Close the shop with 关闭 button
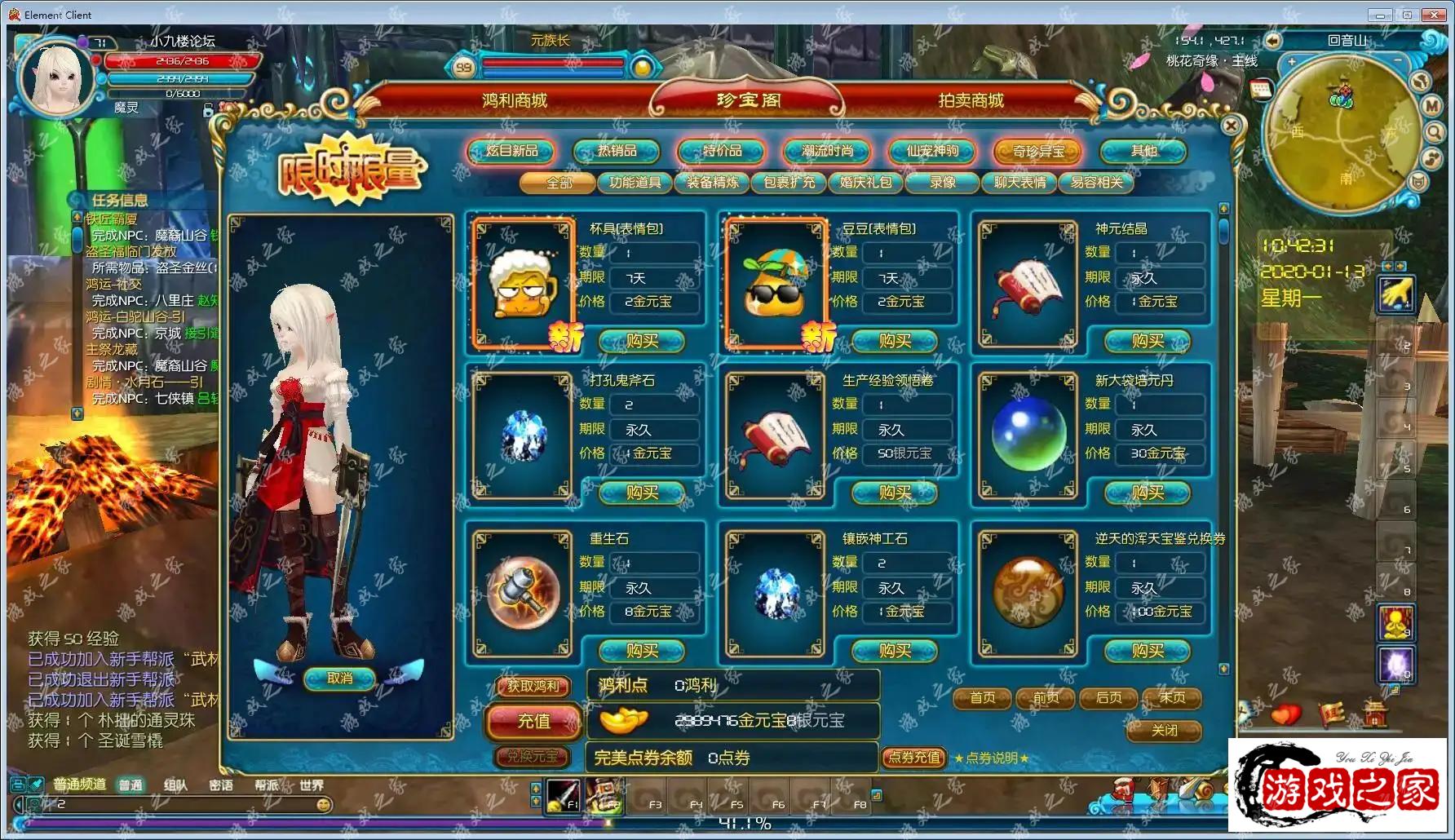Screen dimensions: 1455x840 click(x=1164, y=731)
